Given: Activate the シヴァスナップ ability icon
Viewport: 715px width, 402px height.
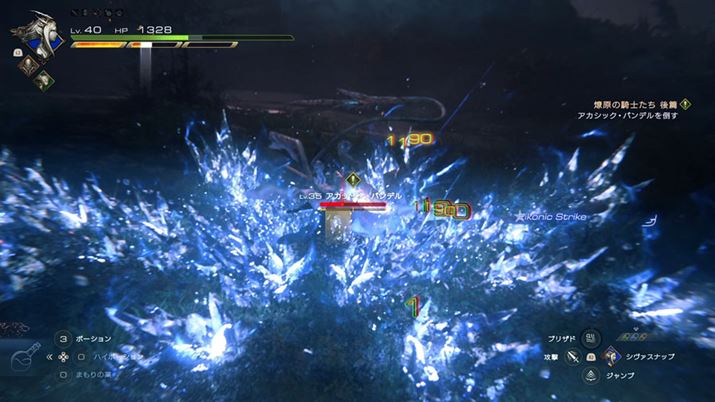Looking at the screenshot, I should (609, 356).
